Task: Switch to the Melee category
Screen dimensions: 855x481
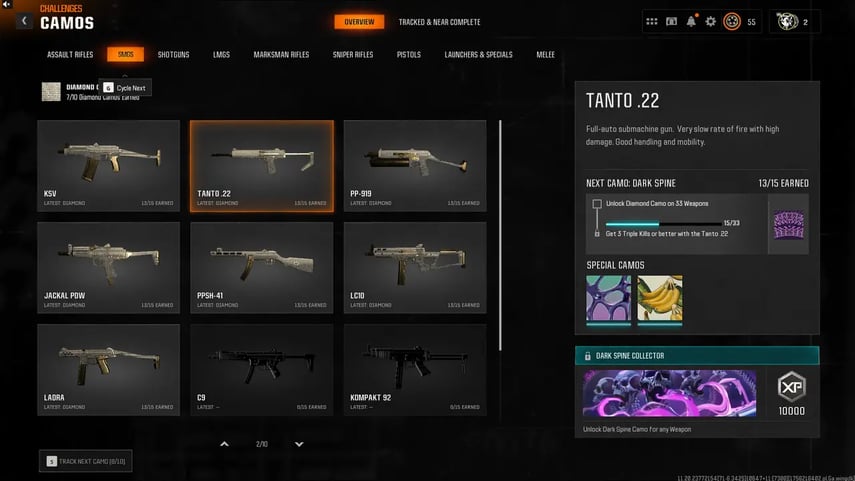Action: tap(545, 54)
